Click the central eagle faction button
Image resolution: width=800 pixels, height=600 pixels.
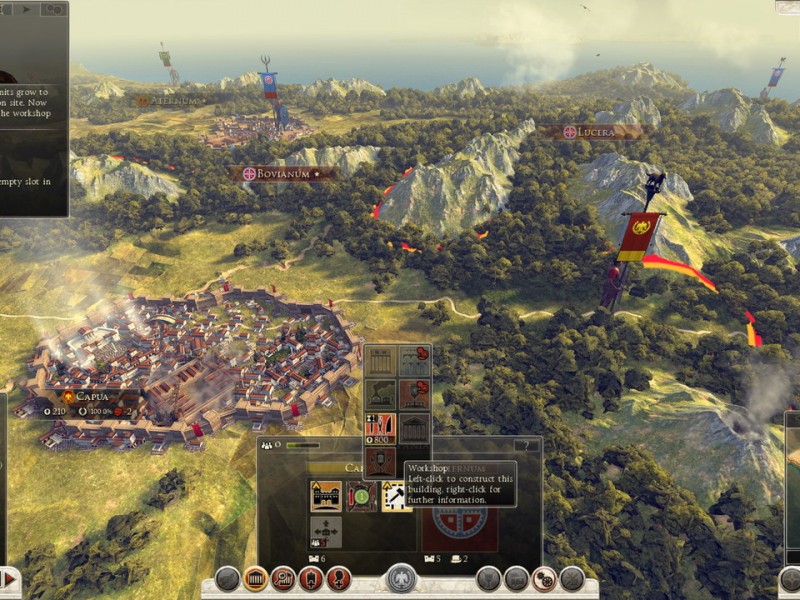(402, 578)
